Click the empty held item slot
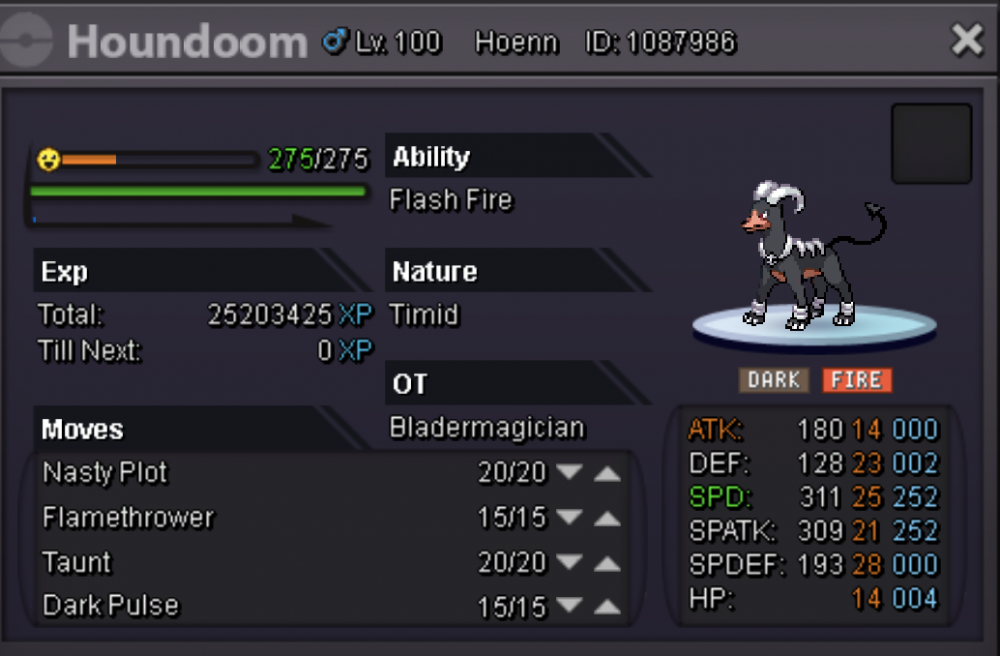 [931, 144]
